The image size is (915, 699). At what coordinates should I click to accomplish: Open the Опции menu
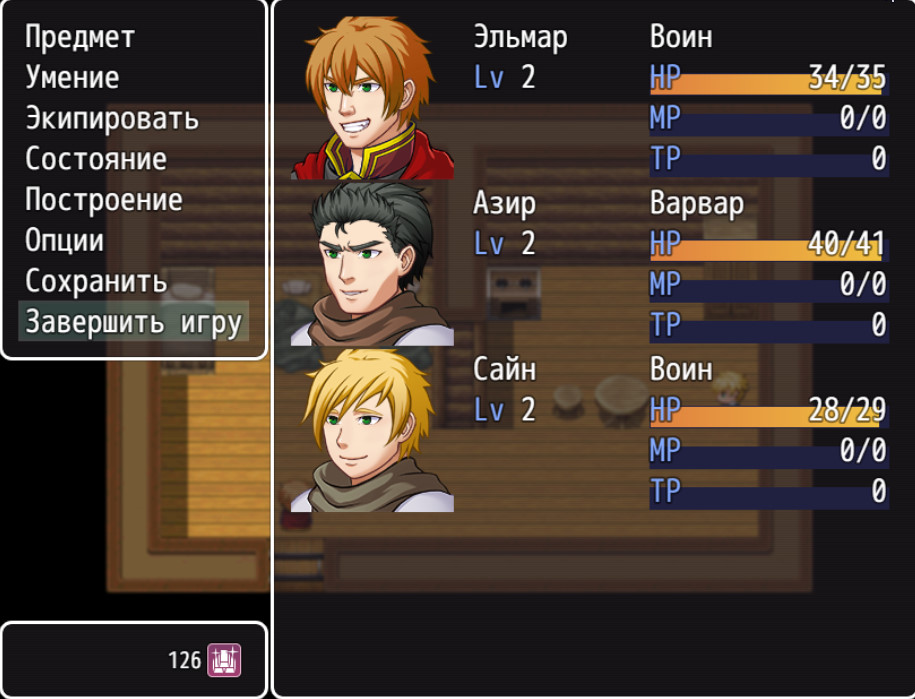click(64, 241)
